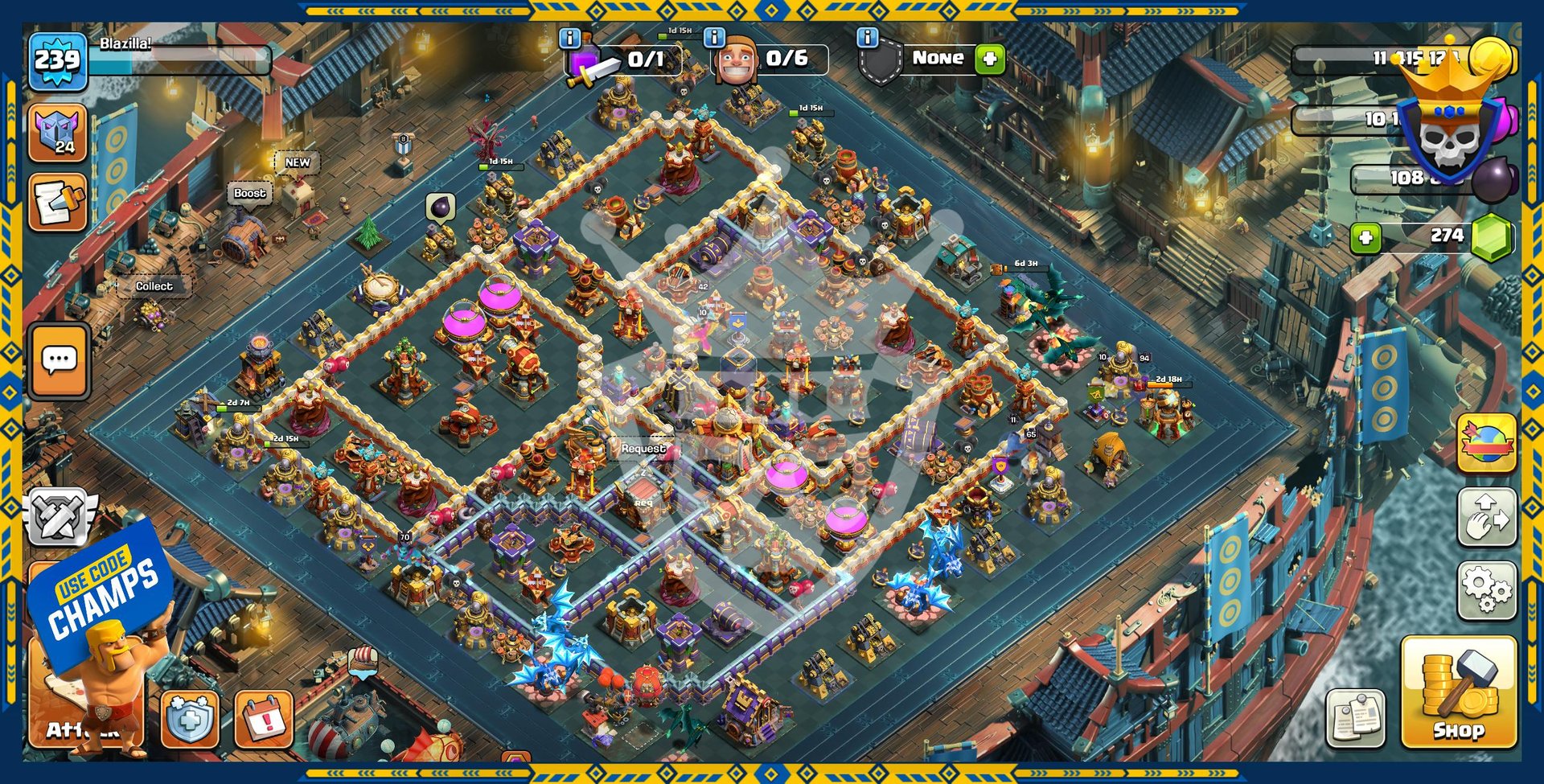Open the player profile level 239 badge

click(x=57, y=60)
